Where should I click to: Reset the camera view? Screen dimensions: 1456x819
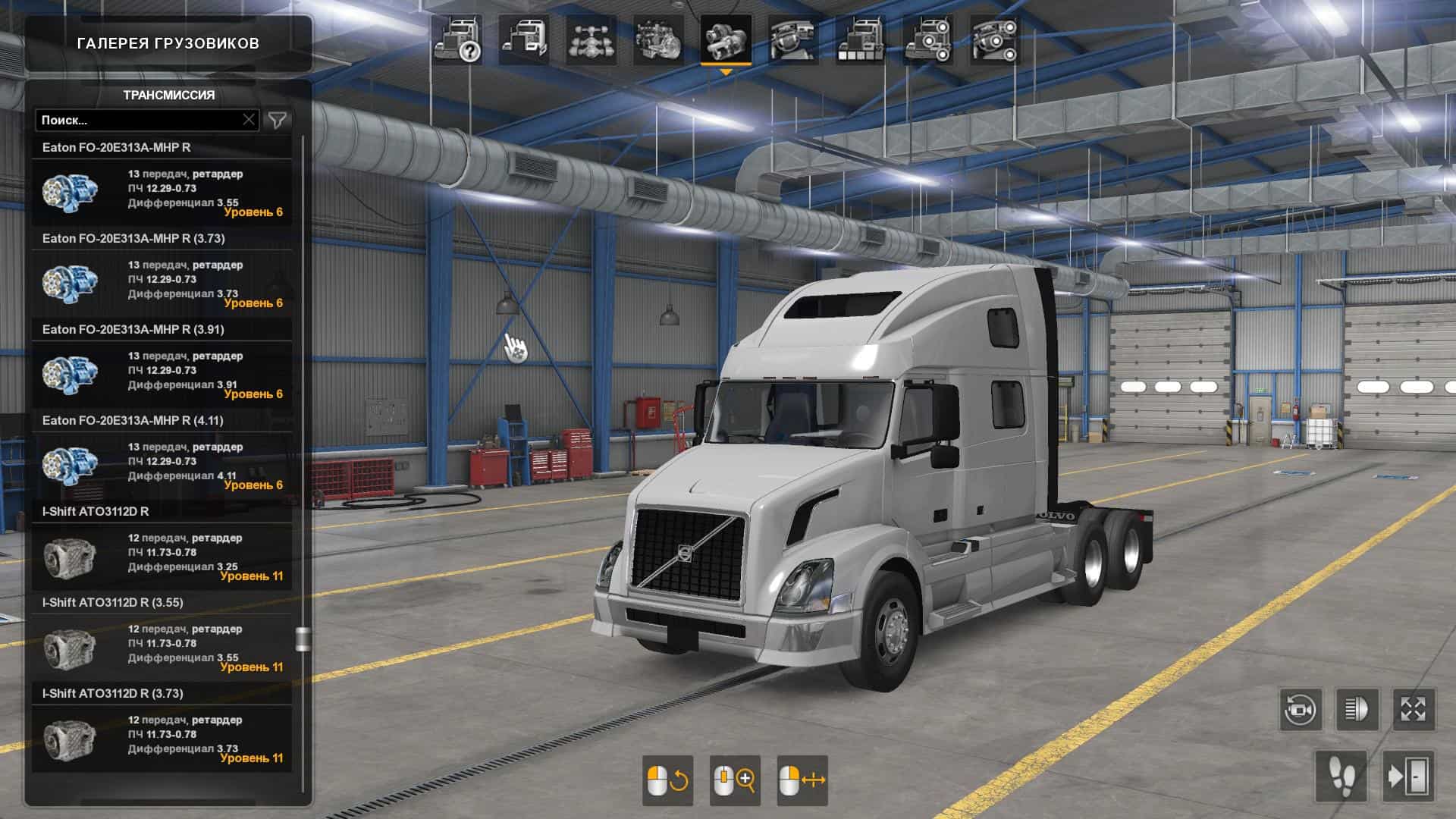pyautogui.click(x=1301, y=710)
